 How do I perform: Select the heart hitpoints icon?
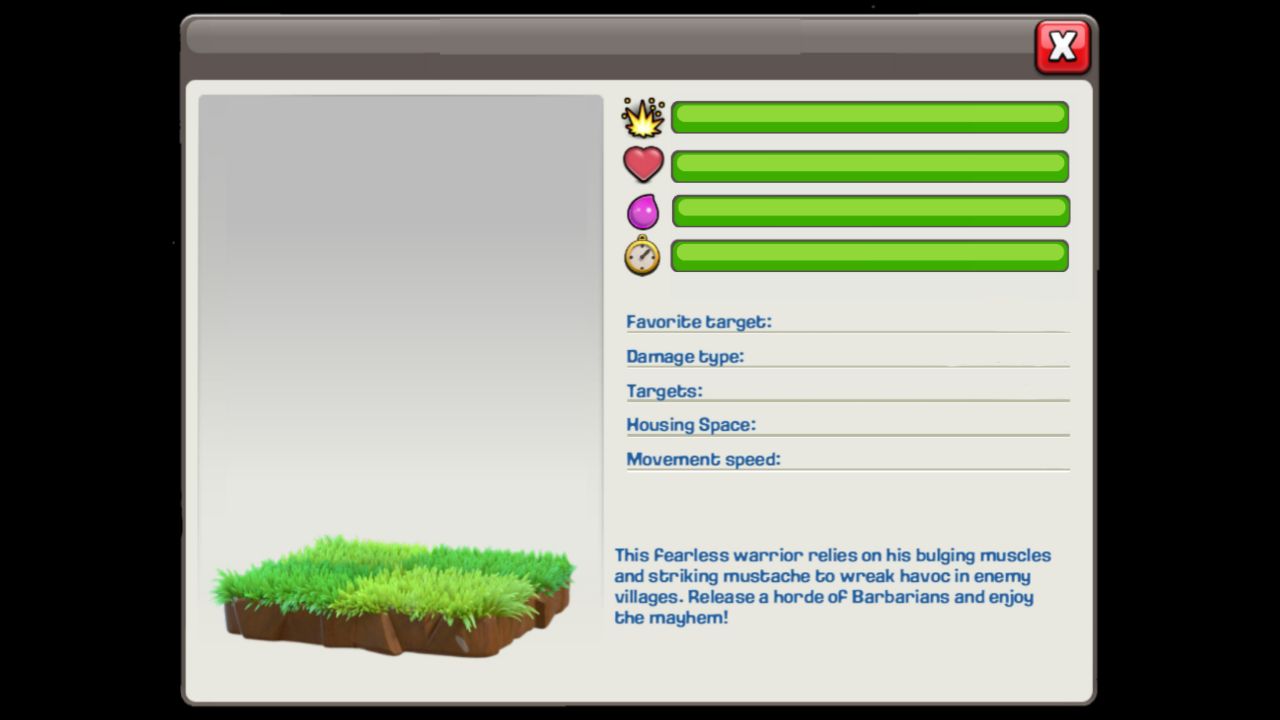click(643, 164)
